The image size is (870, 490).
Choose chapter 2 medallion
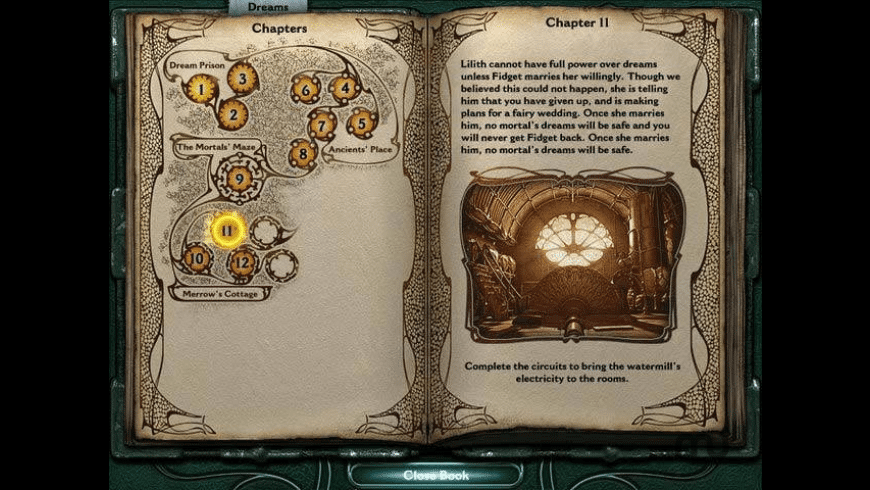point(232,115)
